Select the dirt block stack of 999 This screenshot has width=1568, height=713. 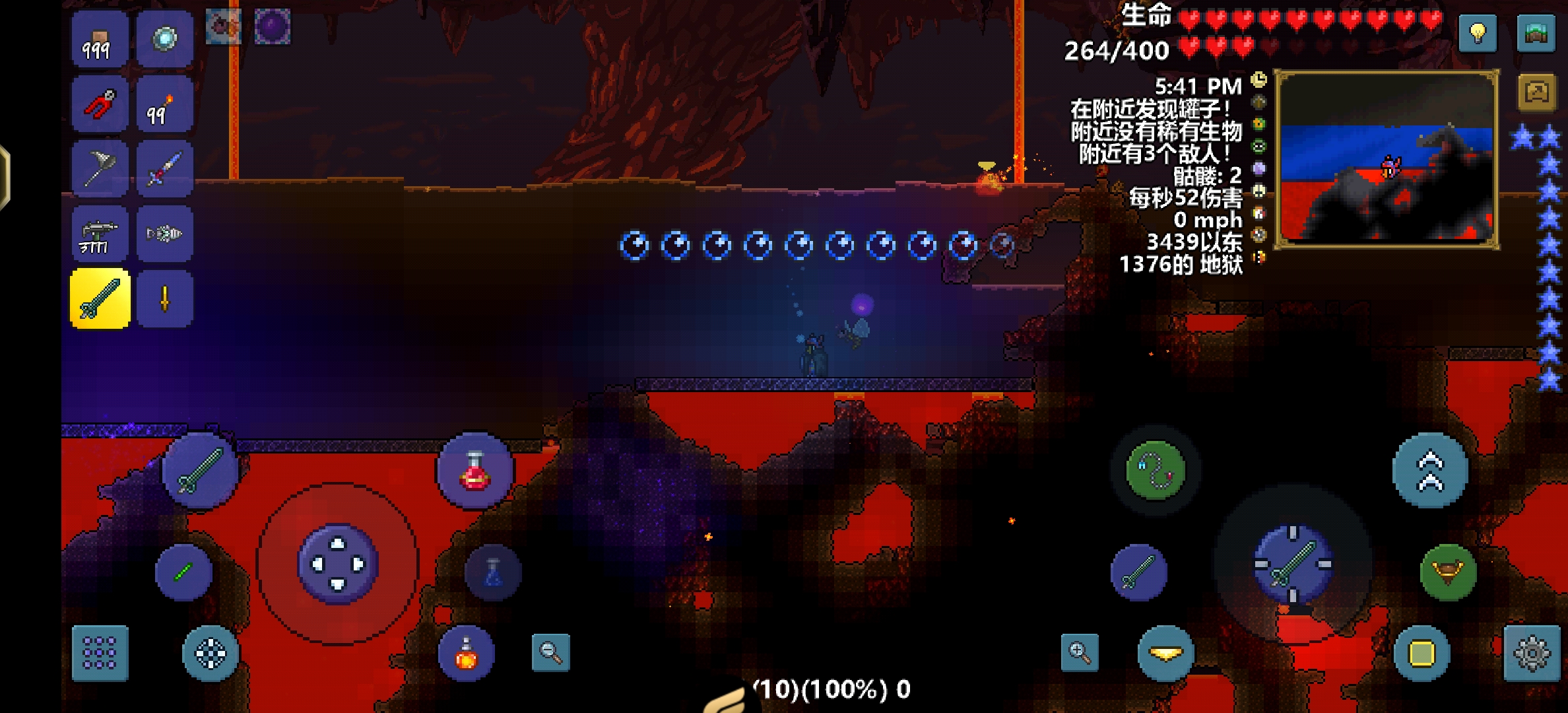100,39
